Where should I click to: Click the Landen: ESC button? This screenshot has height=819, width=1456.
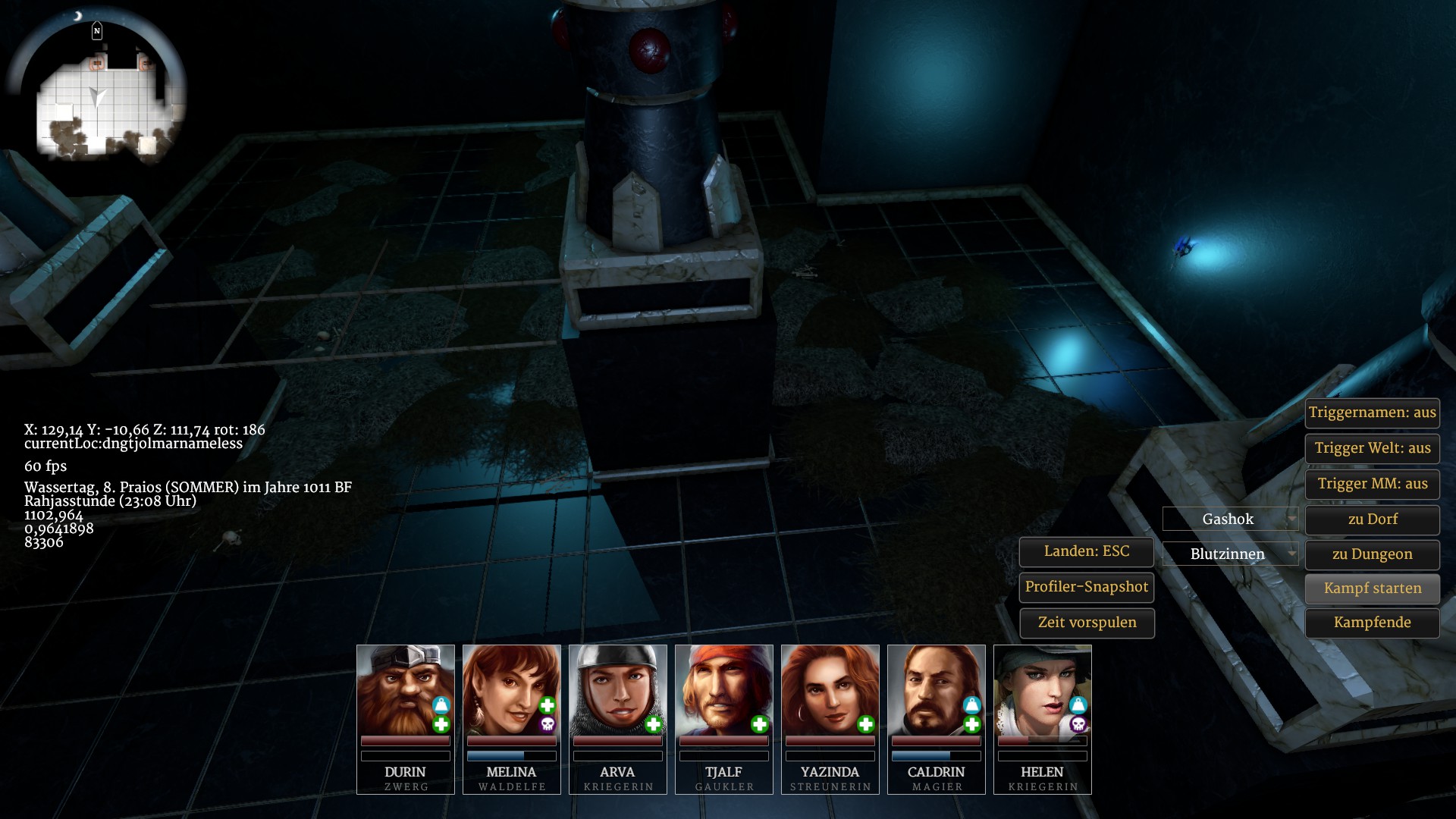click(x=1086, y=551)
